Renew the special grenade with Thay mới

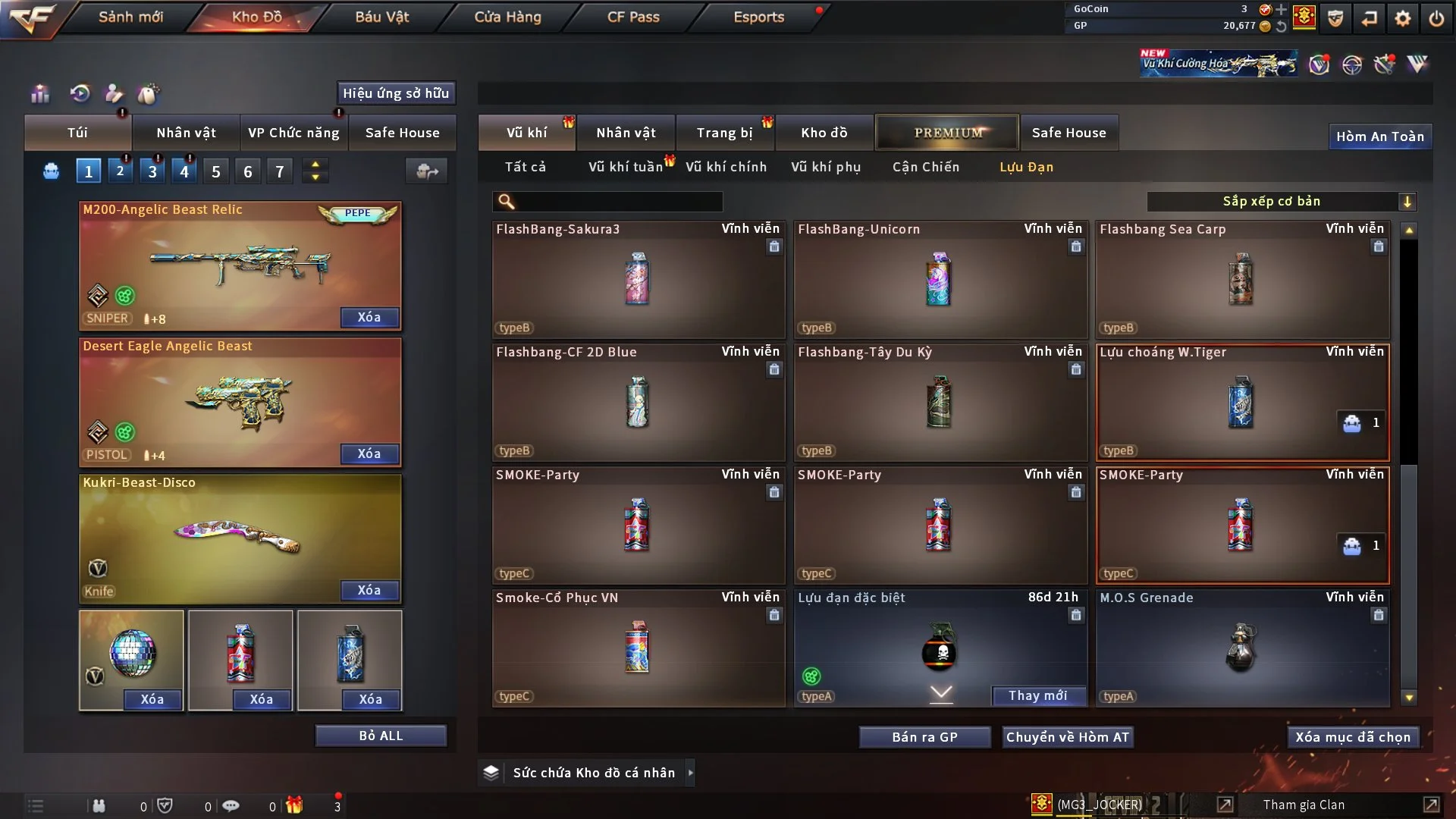[1037, 695]
